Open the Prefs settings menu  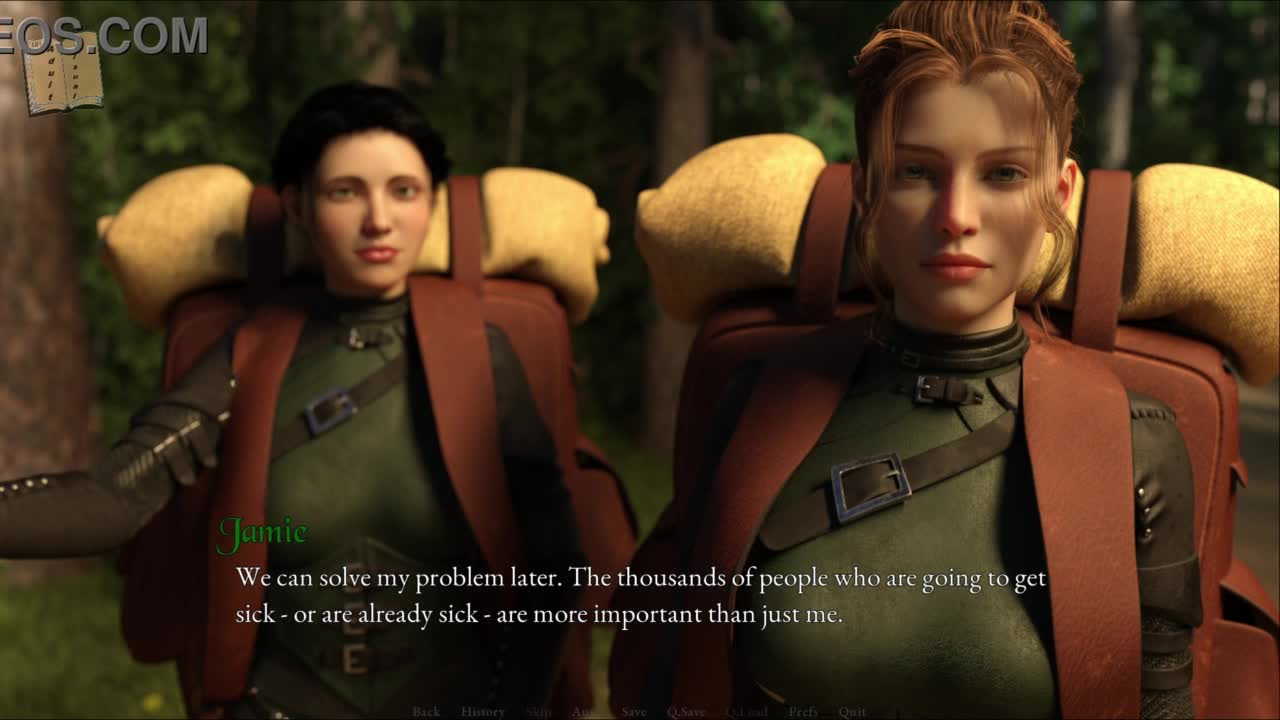tap(803, 712)
